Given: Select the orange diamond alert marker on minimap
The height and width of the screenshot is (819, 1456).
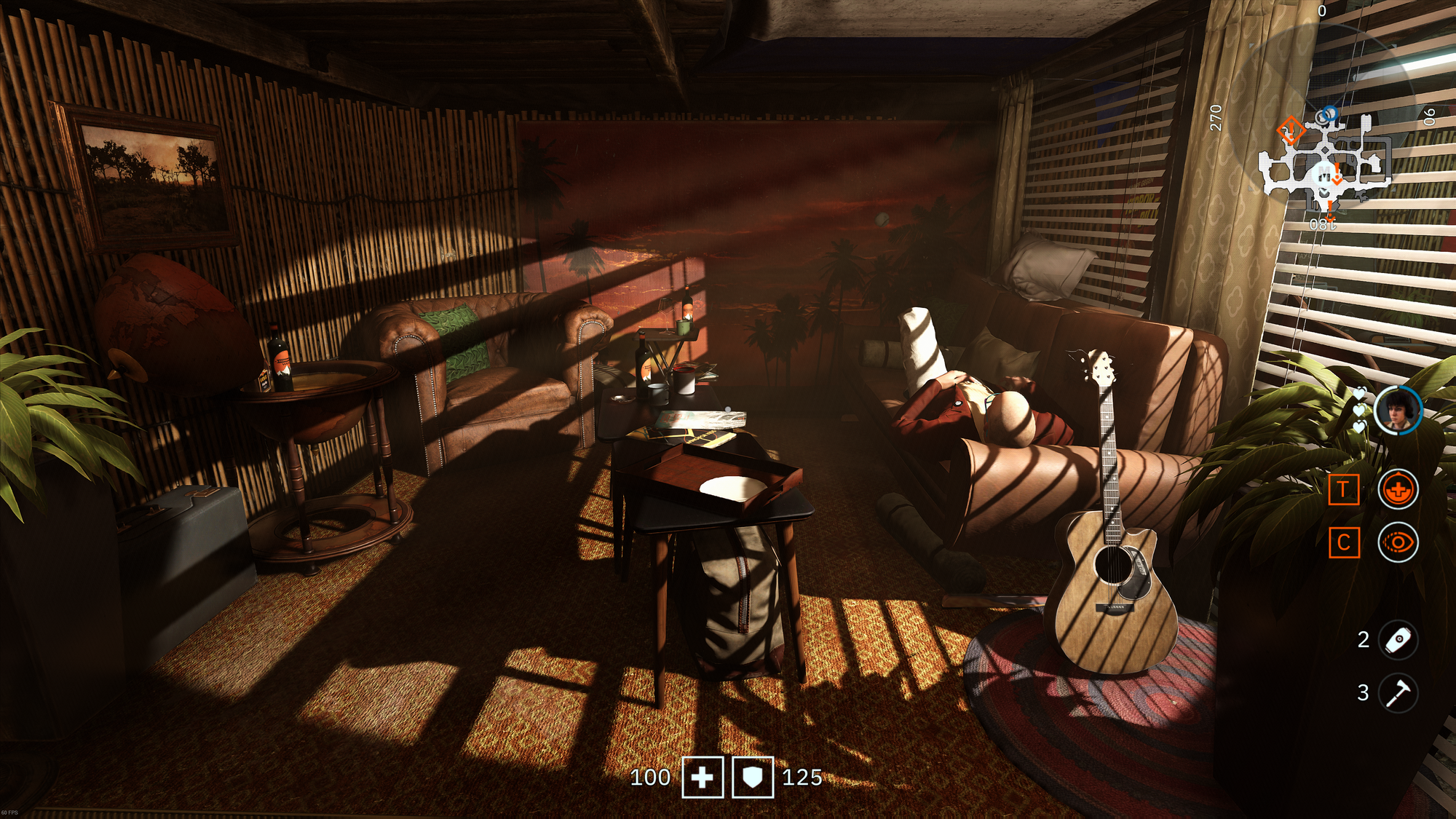Looking at the screenshot, I should point(1290,131).
